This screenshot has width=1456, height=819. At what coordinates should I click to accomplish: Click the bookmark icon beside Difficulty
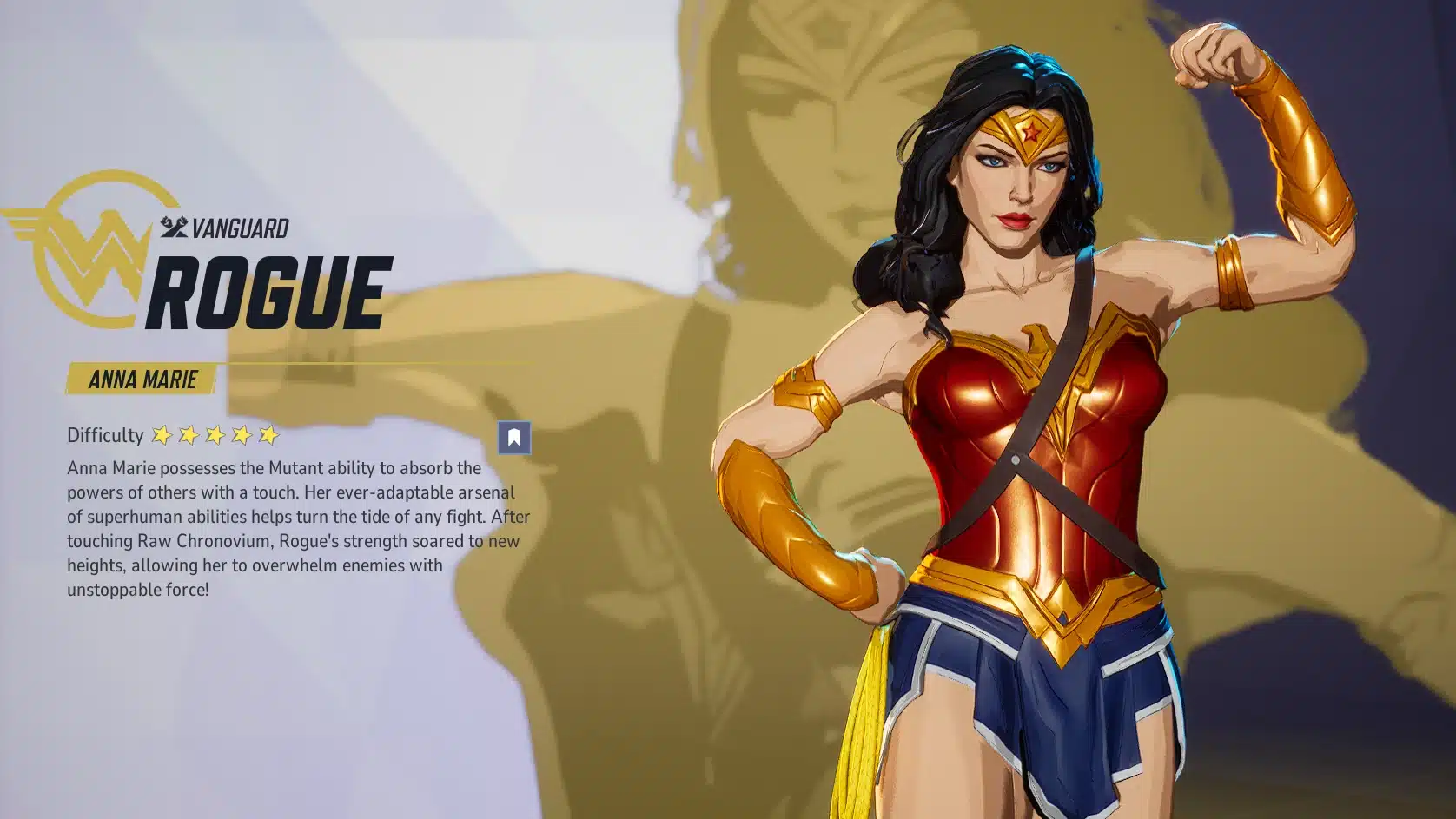point(513,437)
